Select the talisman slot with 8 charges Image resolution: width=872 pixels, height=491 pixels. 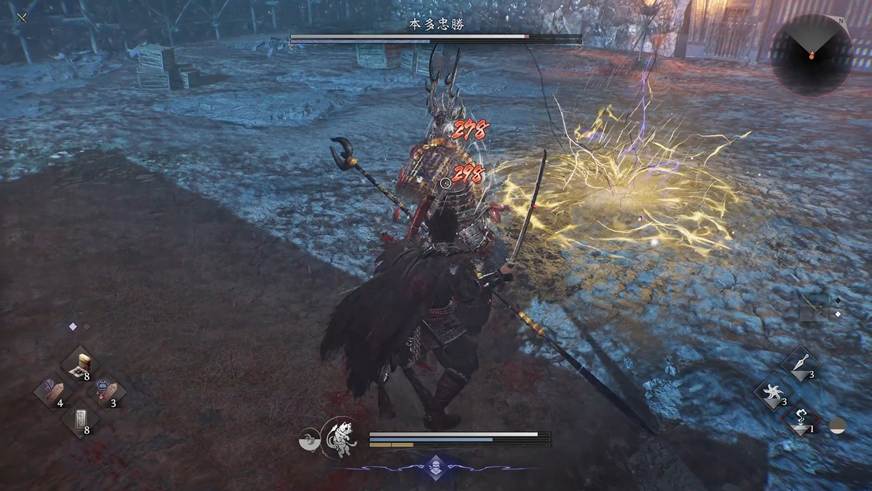pos(79,418)
